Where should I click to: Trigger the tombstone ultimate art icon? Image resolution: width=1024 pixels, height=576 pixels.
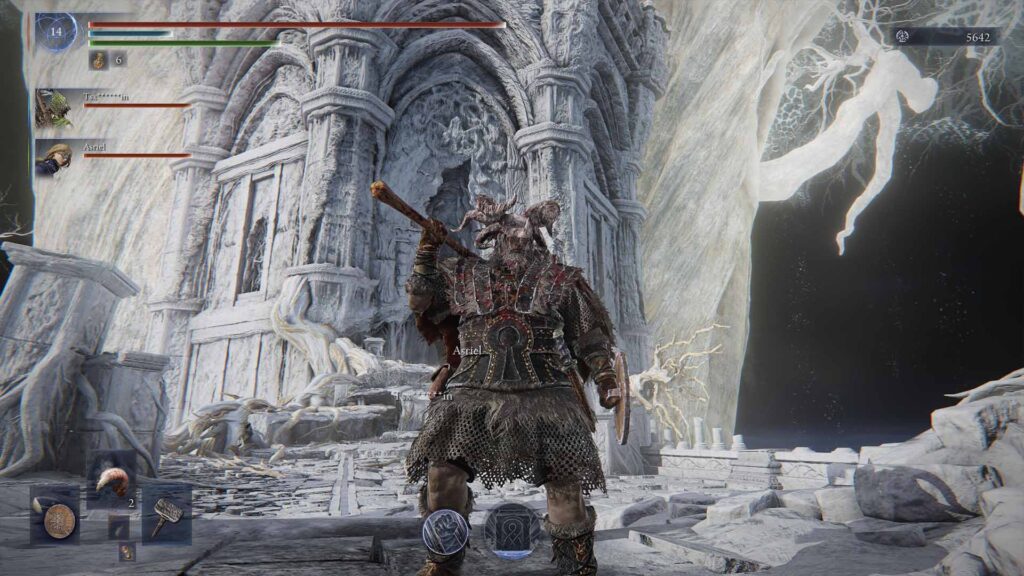coord(513,530)
